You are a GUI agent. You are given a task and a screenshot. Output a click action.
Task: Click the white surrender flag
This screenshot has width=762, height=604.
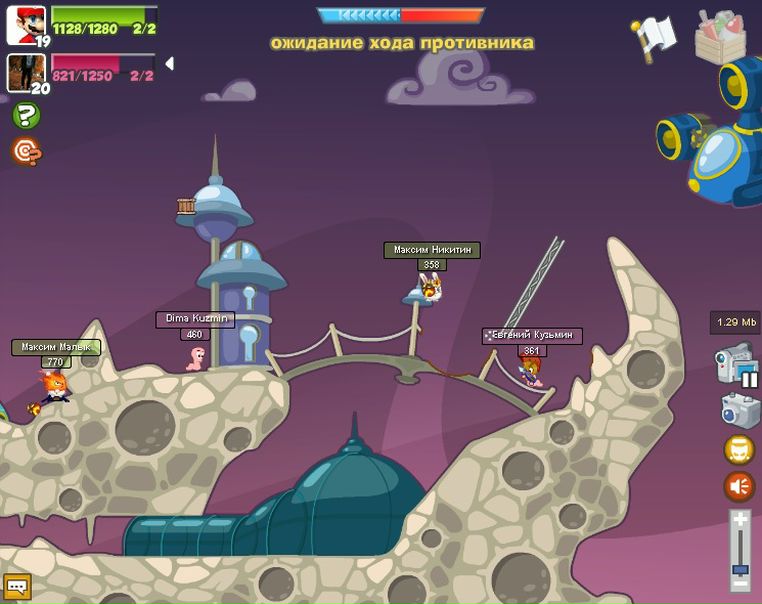point(655,38)
